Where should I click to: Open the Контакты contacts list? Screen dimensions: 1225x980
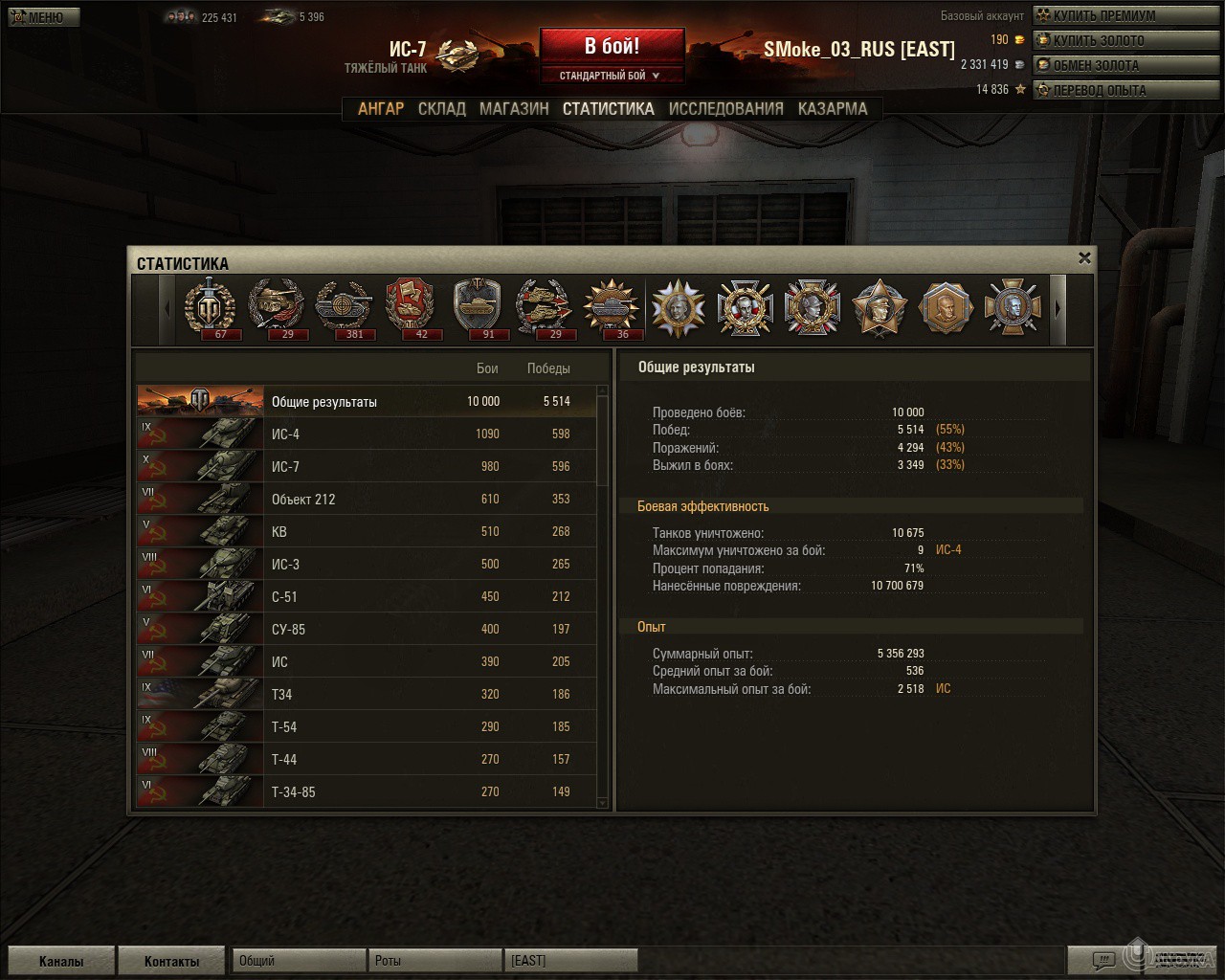point(172,961)
